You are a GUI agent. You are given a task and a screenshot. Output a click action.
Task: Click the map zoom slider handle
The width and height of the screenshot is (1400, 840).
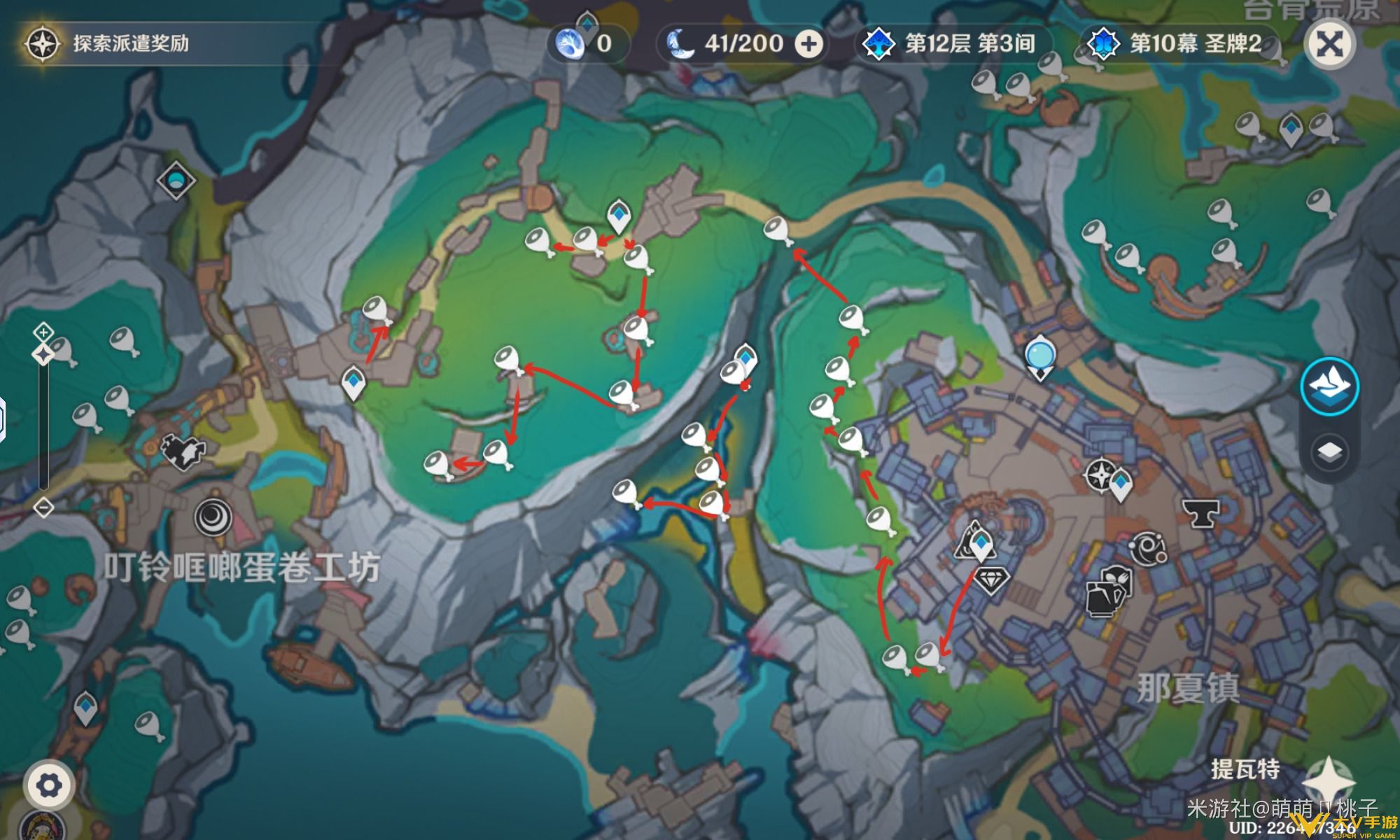pos(43,354)
